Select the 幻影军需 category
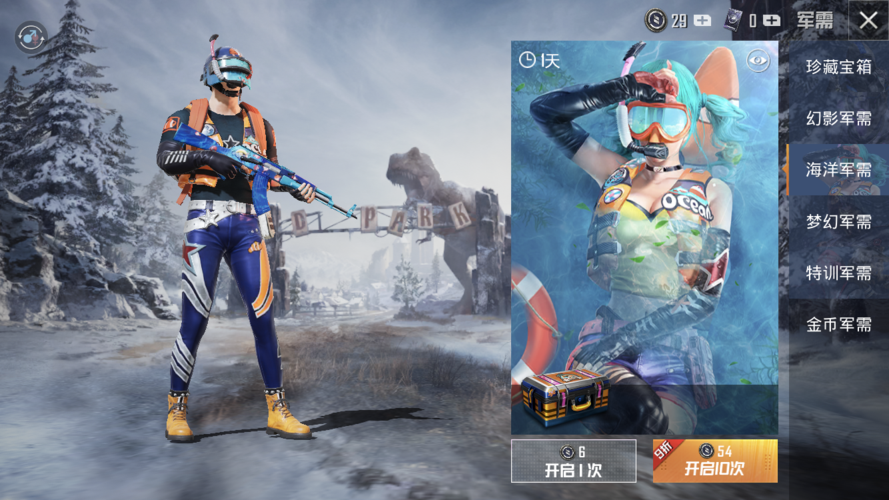Viewport: 889px width, 500px height. coord(838,118)
